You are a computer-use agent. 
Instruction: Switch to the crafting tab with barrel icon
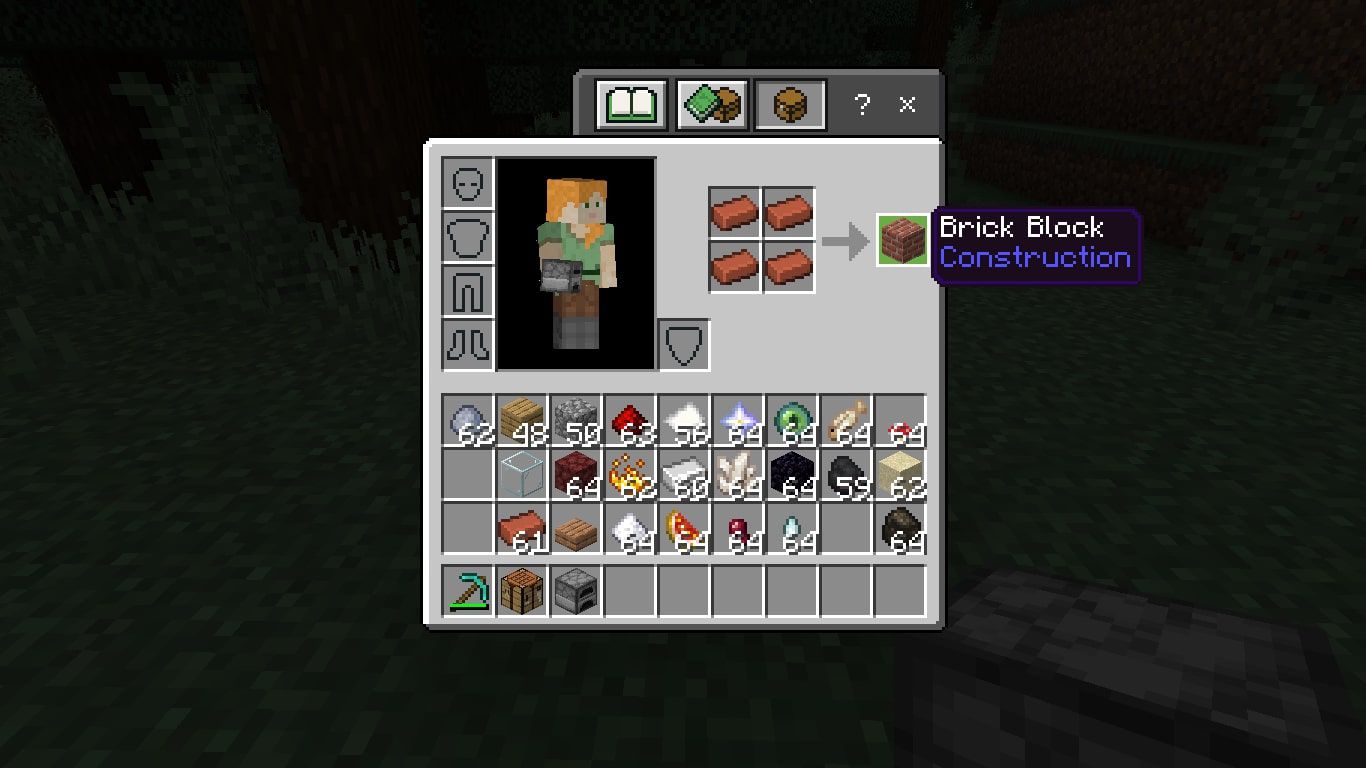coord(790,102)
